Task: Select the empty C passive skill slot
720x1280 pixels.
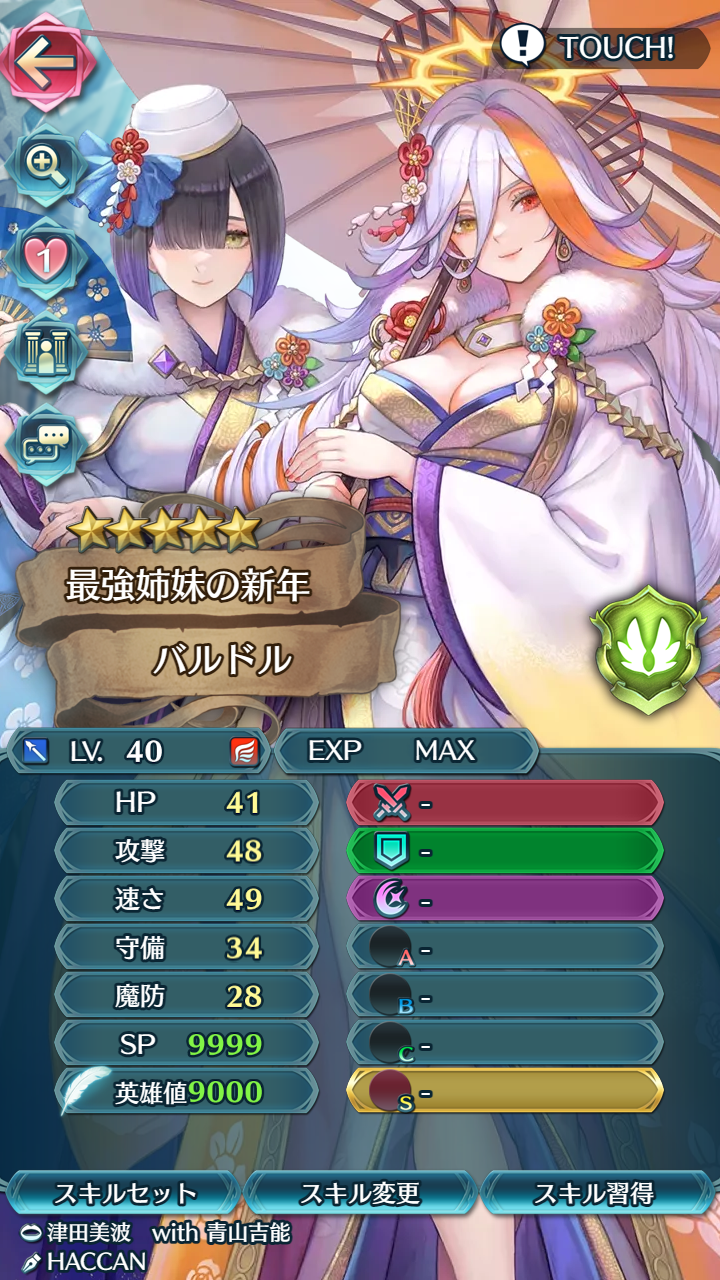Action: click(505, 1043)
